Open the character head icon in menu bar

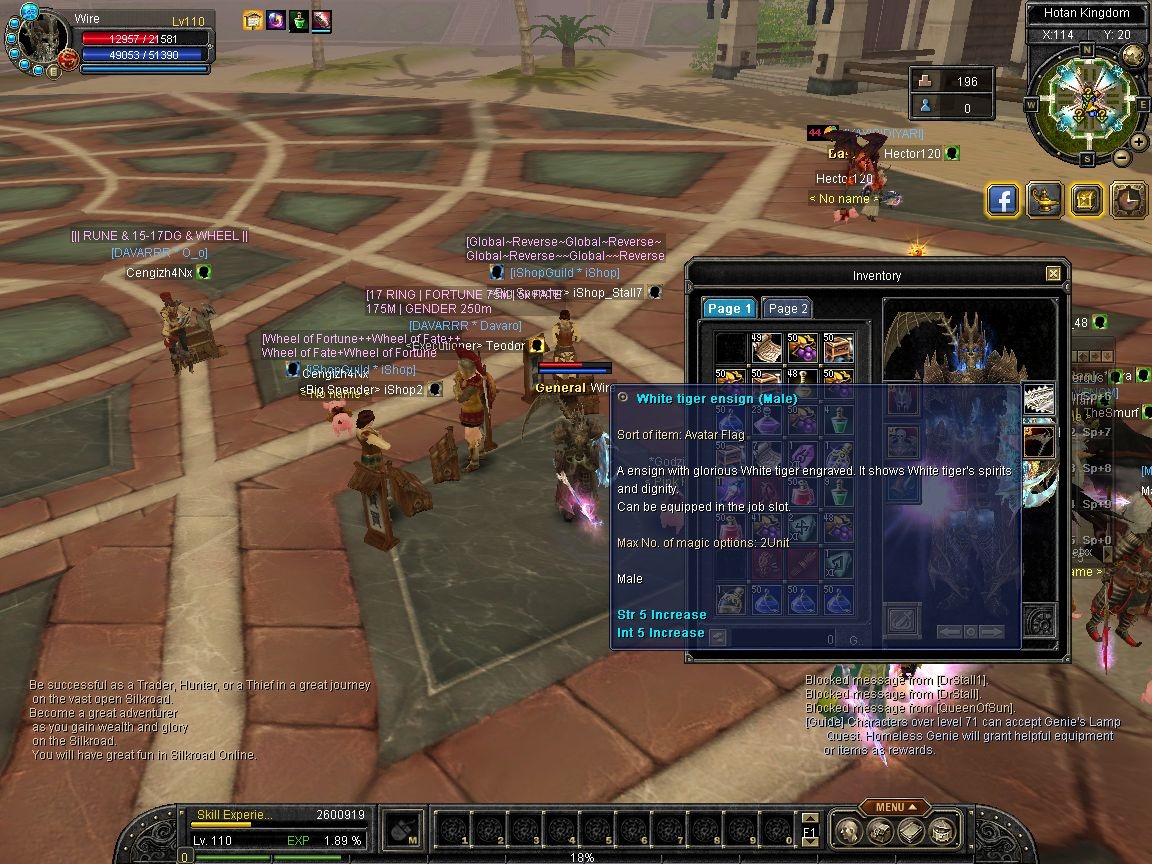pyautogui.click(x=848, y=830)
